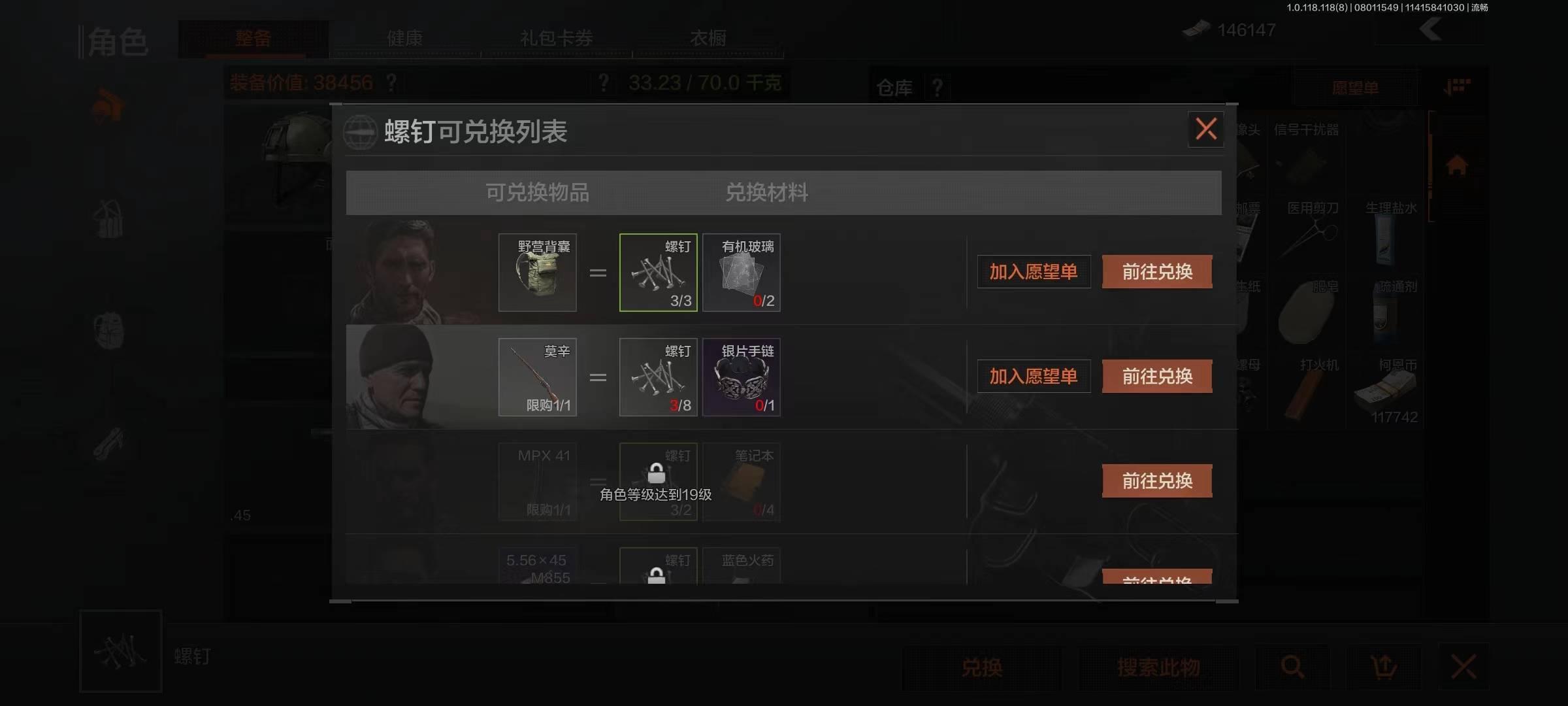This screenshot has height=706, width=1568.
Task: Close the 螺钉可兑换列表 dialog
Action: tap(1205, 129)
